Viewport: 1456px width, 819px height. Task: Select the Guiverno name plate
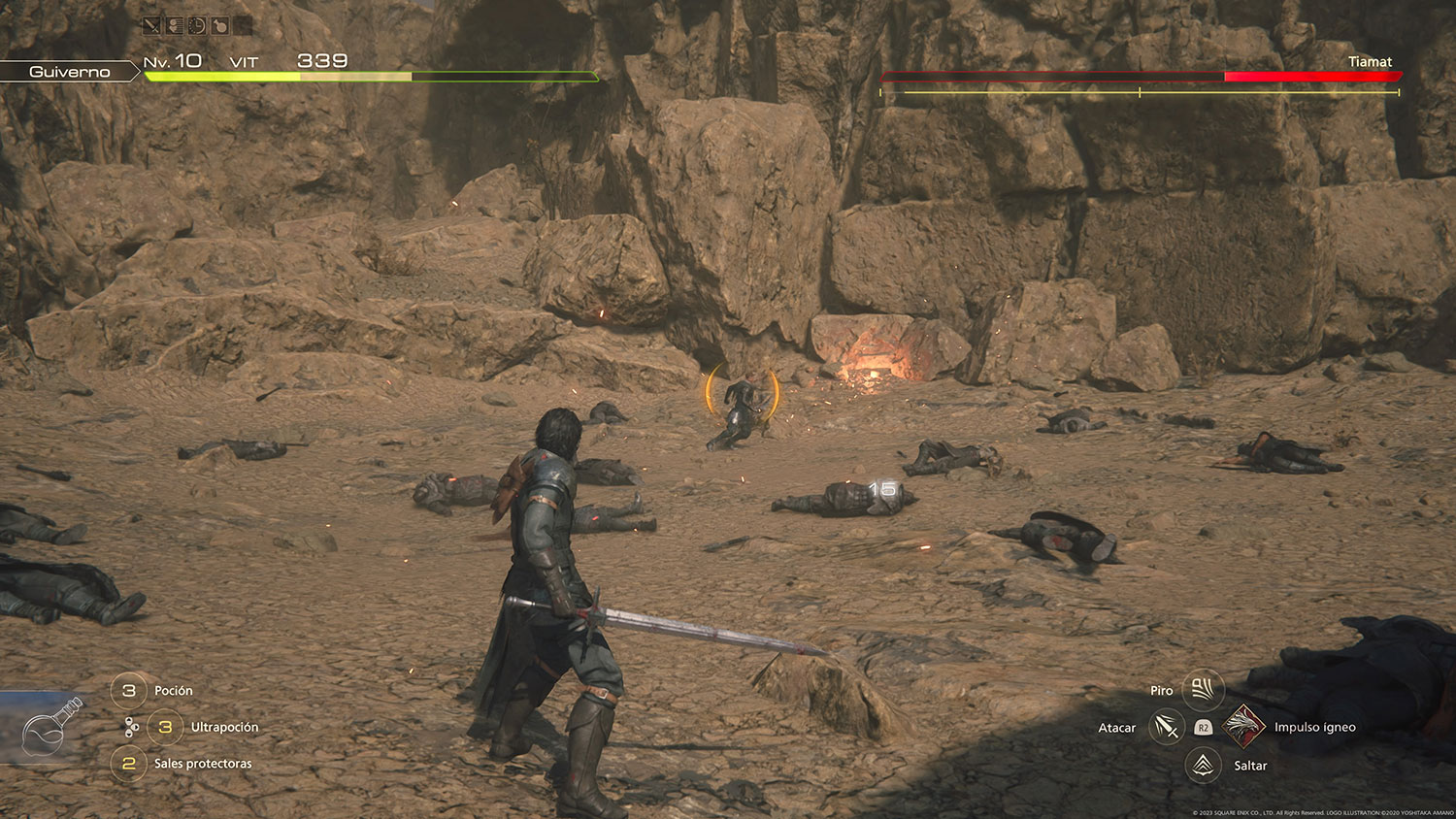69,72
